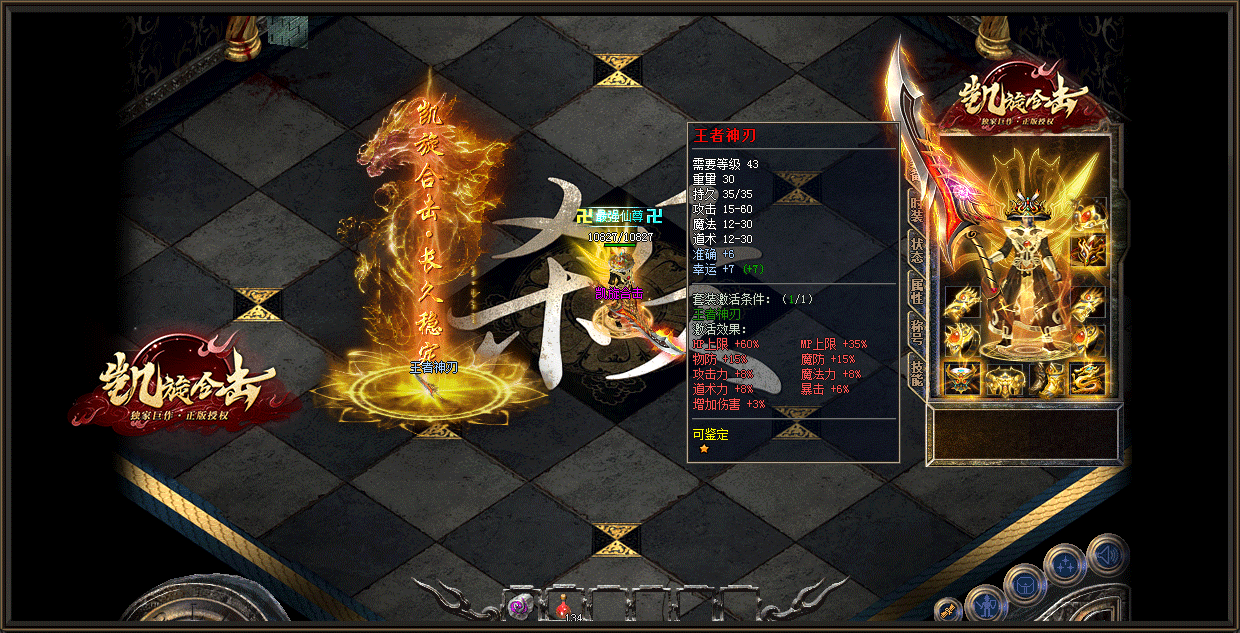Show the 称号 titles tab
The width and height of the screenshot is (1240, 633).
[915, 331]
